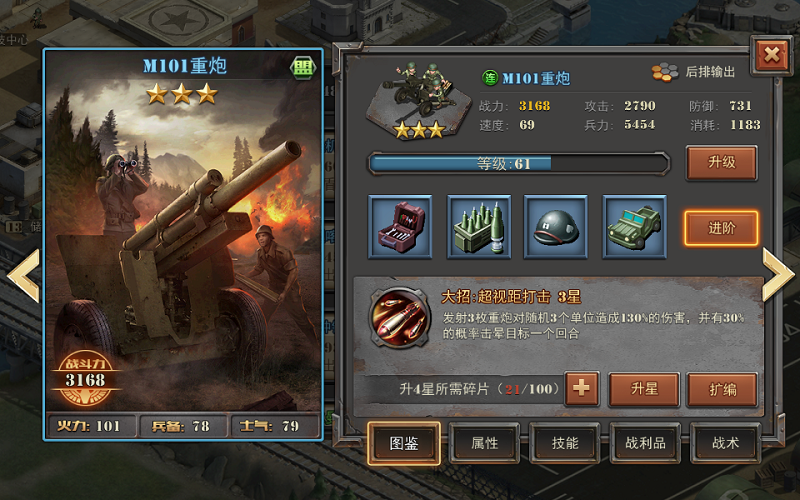Go to the previous unit with left arrow

coord(22,273)
